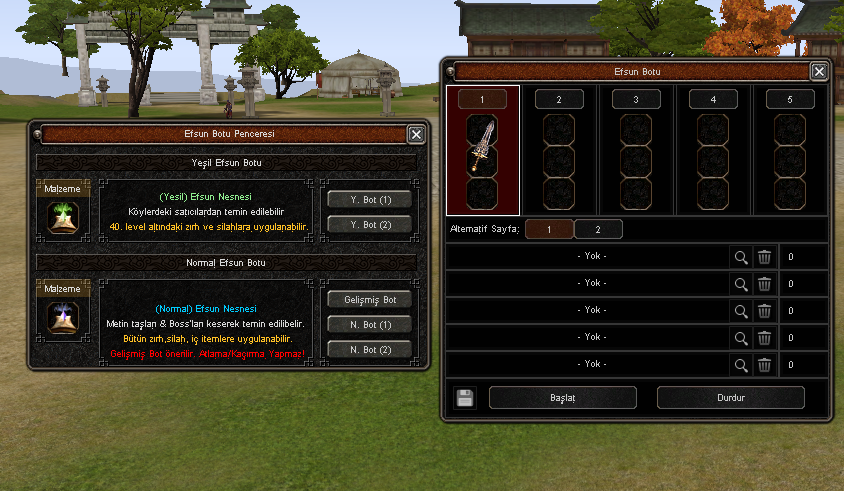Image resolution: width=844 pixels, height=491 pixels.
Task: Switch to slot tab 4
Action: pos(713,100)
